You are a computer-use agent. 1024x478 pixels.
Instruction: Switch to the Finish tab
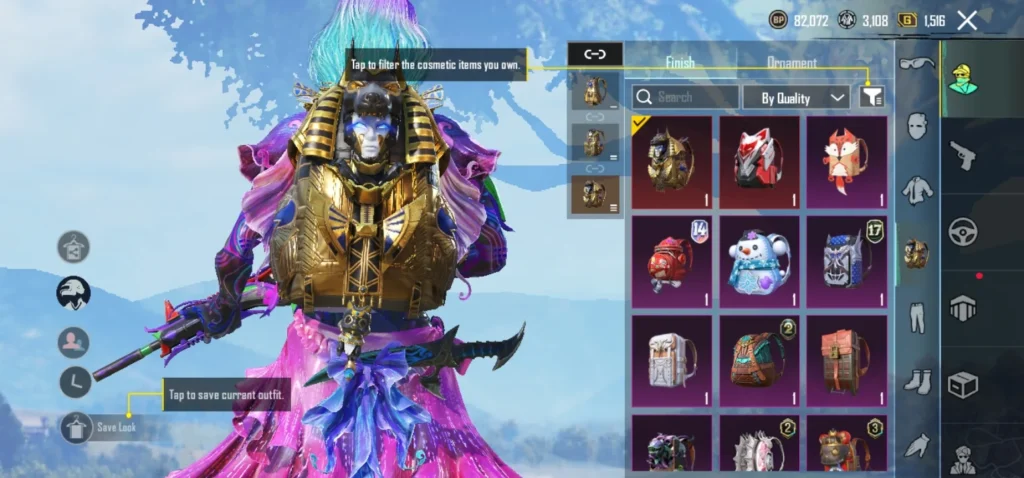[x=680, y=62]
